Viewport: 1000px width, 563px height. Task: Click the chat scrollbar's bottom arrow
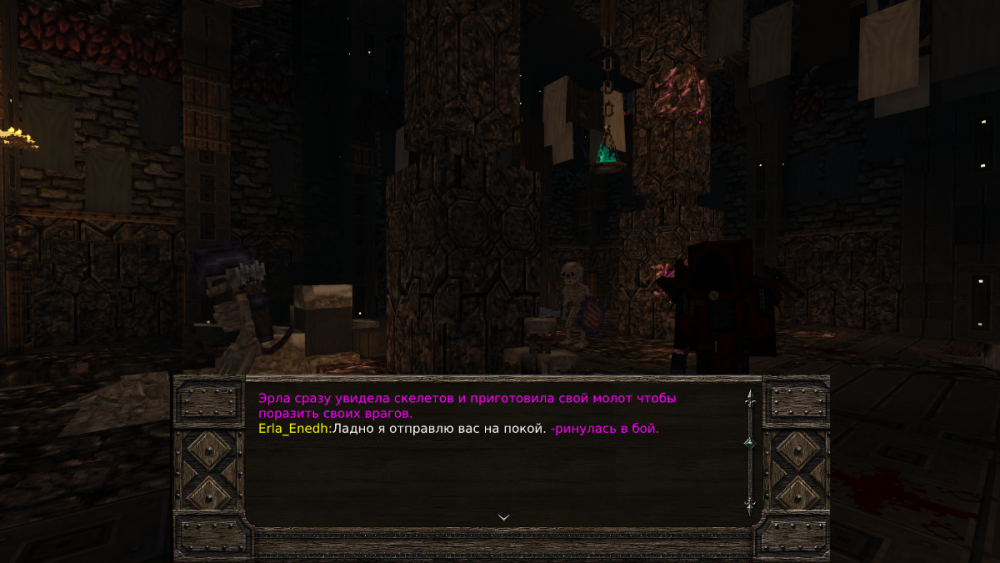(748, 504)
